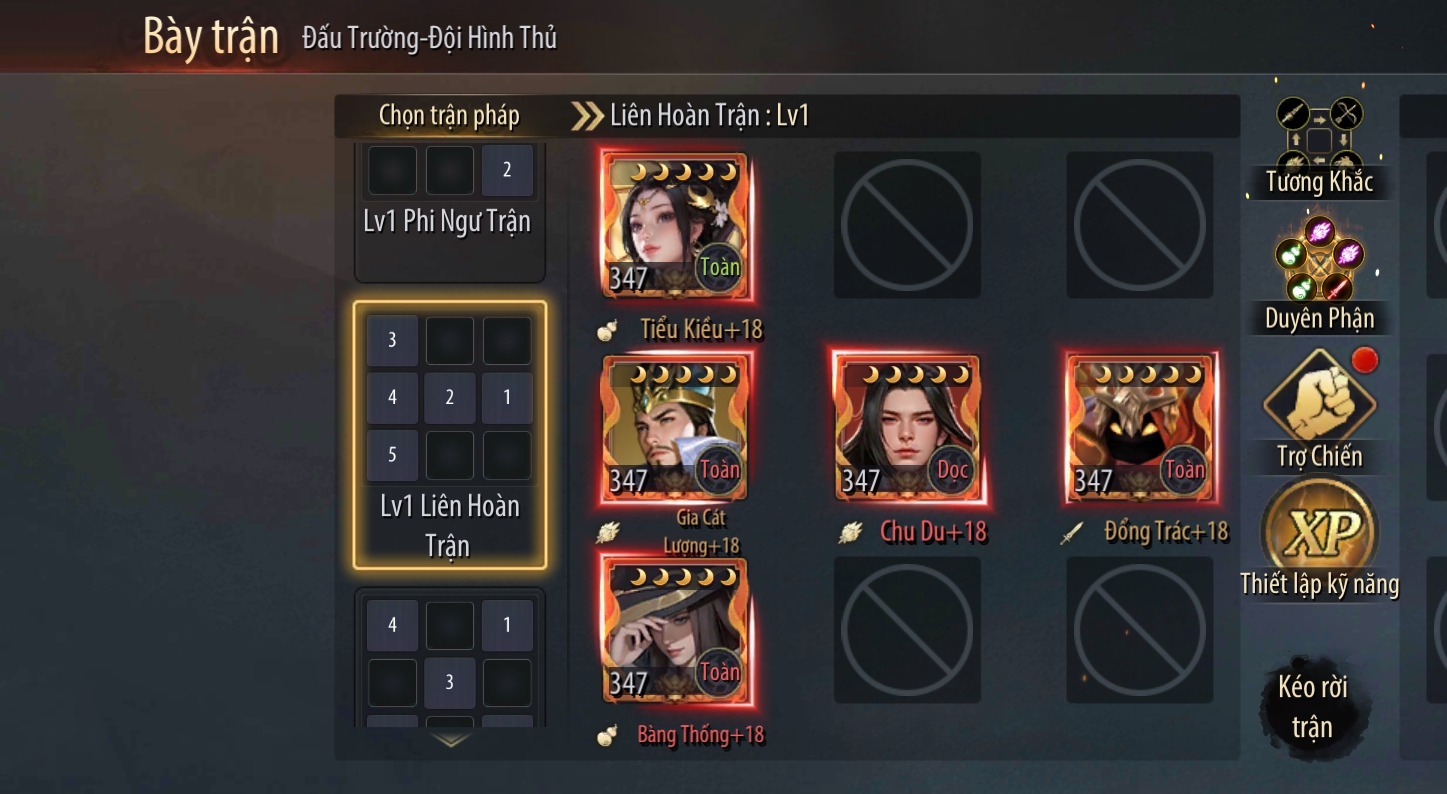Choose the Lv1 Phi Ngư Trận formation

(449, 210)
